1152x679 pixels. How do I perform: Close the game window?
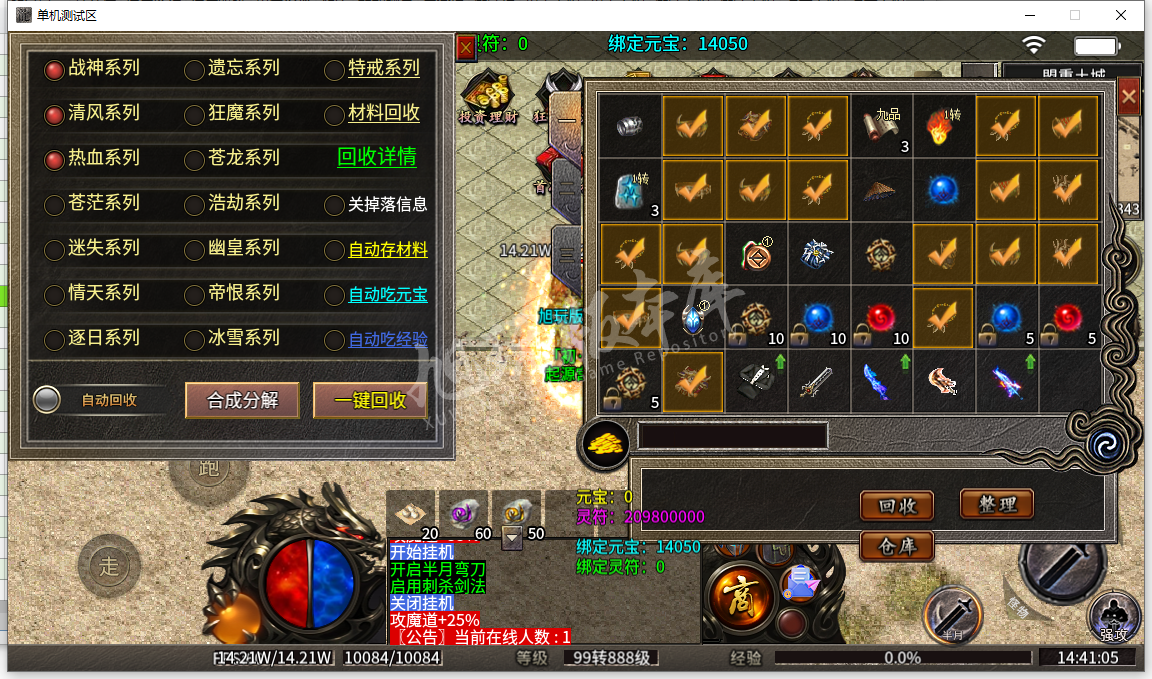pyautogui.click(x=1121, y=15)
